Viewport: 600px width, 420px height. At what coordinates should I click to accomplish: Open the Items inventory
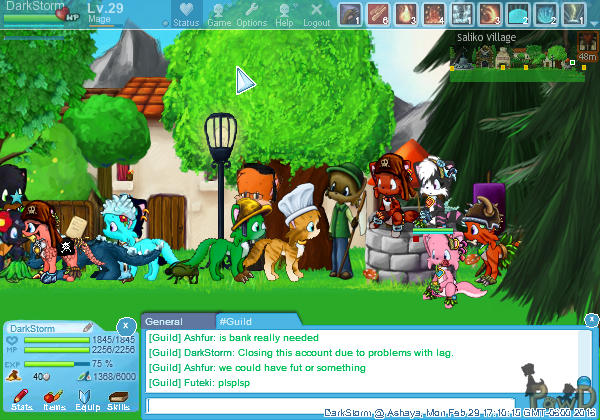pos(54,400)
